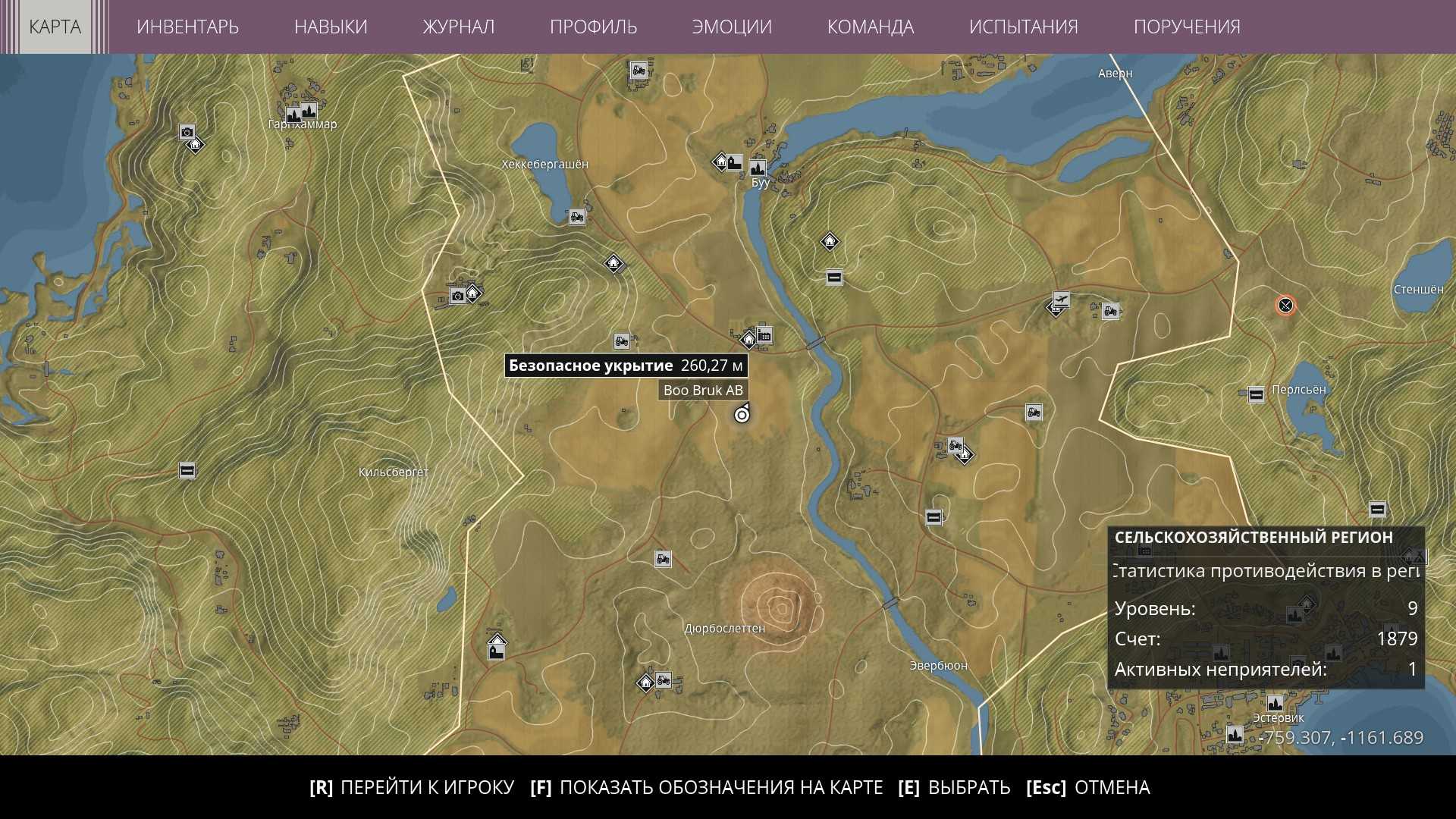Image resolution: width=1456 pixels, height=819 pixels.
Task: Open the Поручения tab
Action: [1187, 27]
